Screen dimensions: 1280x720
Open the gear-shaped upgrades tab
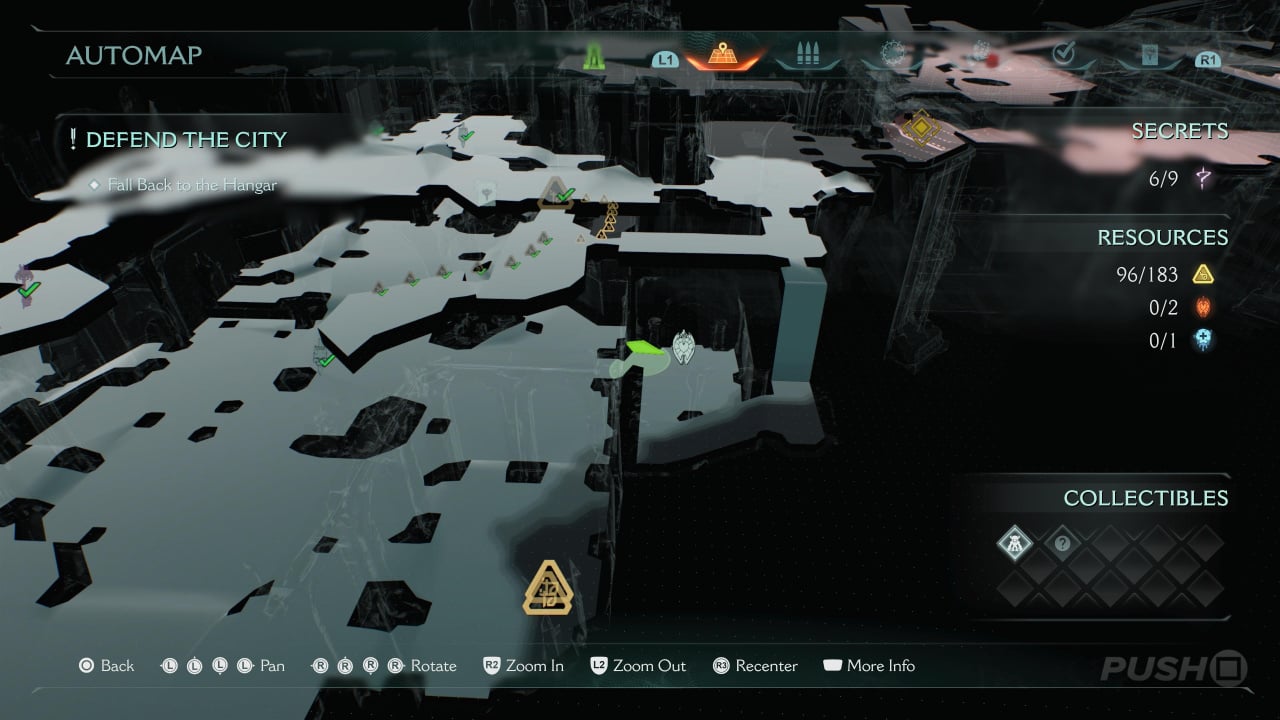click(892, 54)
